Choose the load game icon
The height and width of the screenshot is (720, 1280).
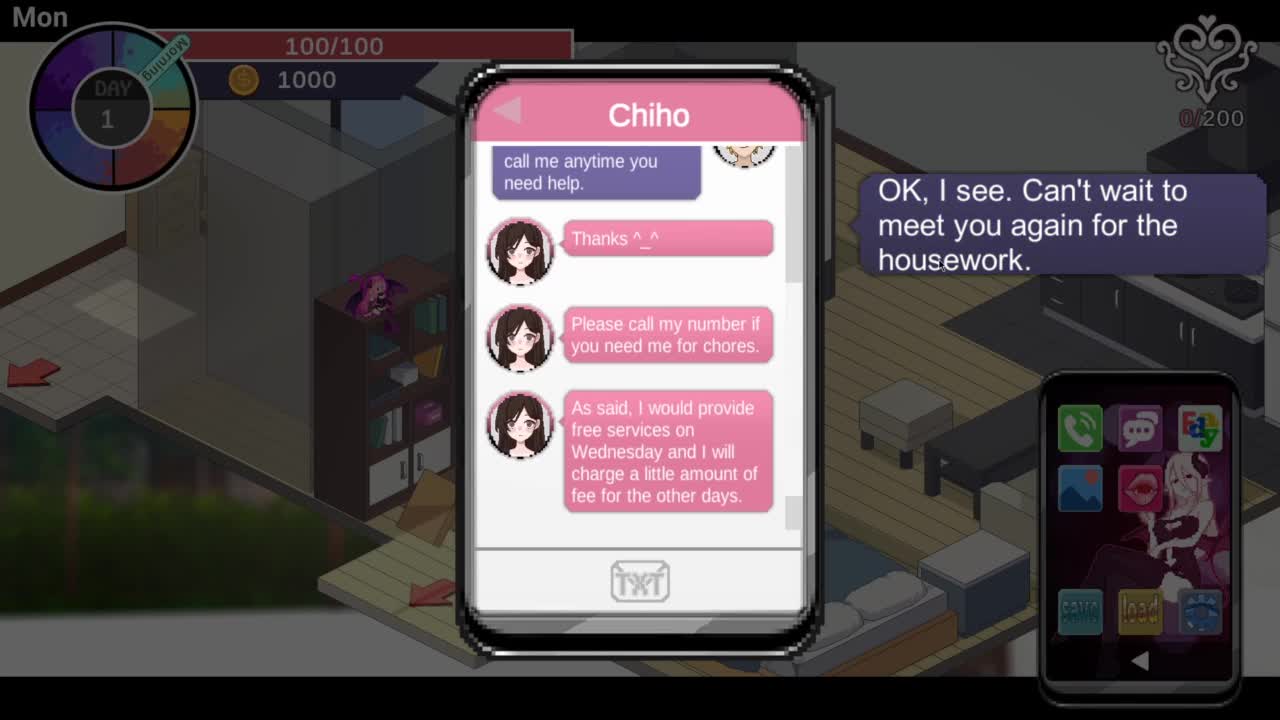coord(1140,610)
